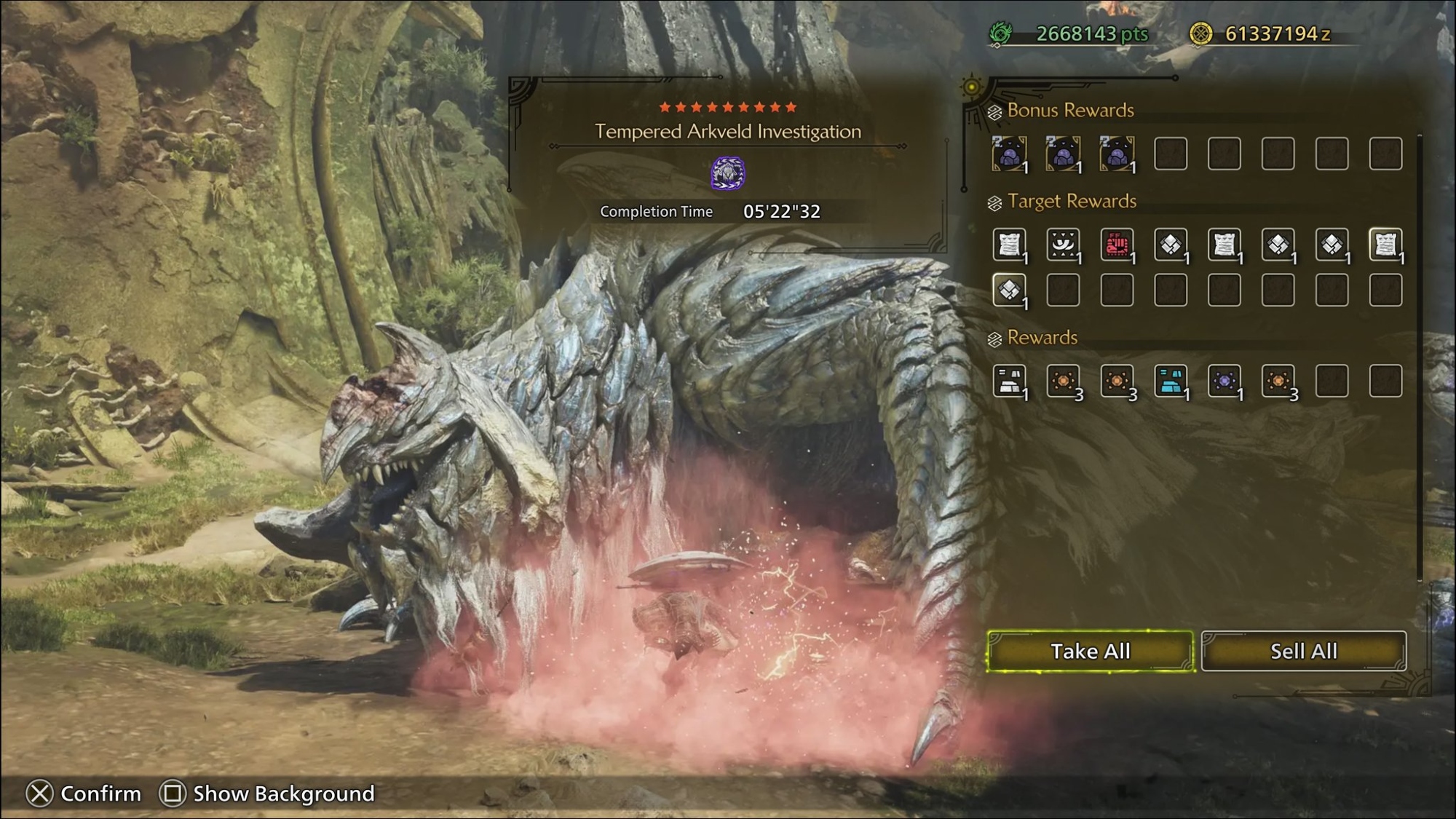Click the reward list scrollbar
Screen dimensions: 1456x819
1420,357
